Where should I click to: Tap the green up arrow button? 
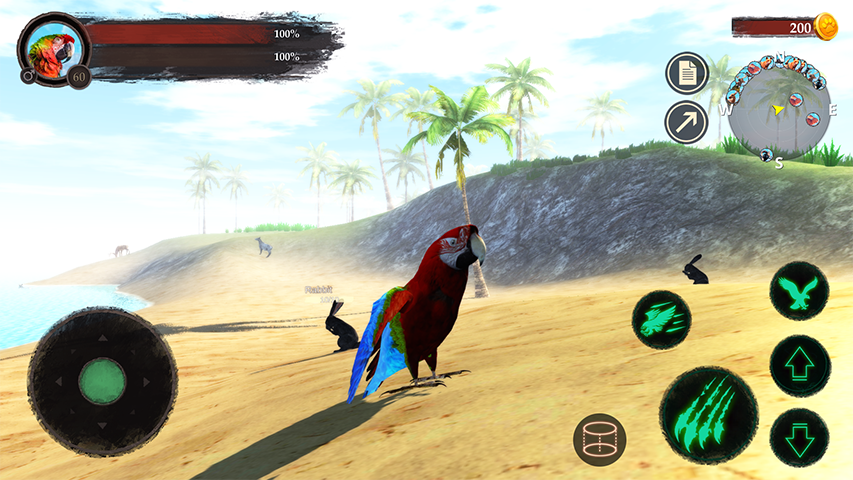point(800,365)
